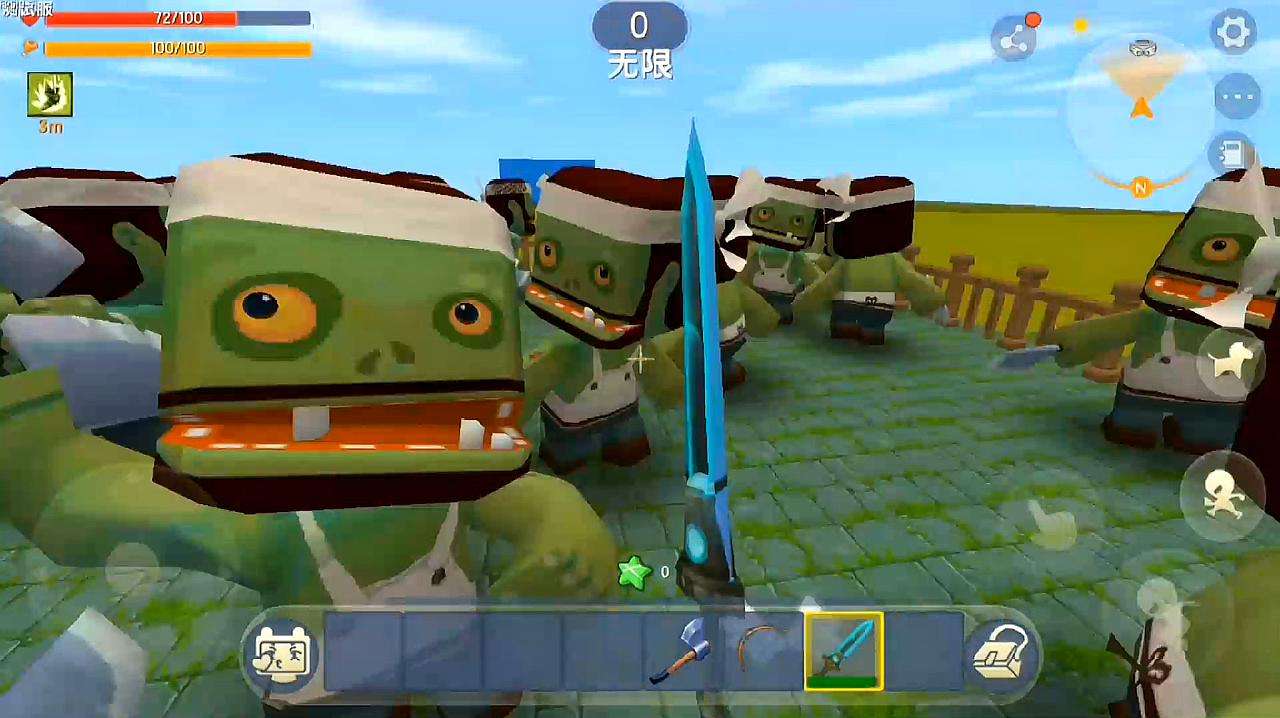Select the axe hotbar slot
The width and height of the screenshot is (1280, 718).
682,651
